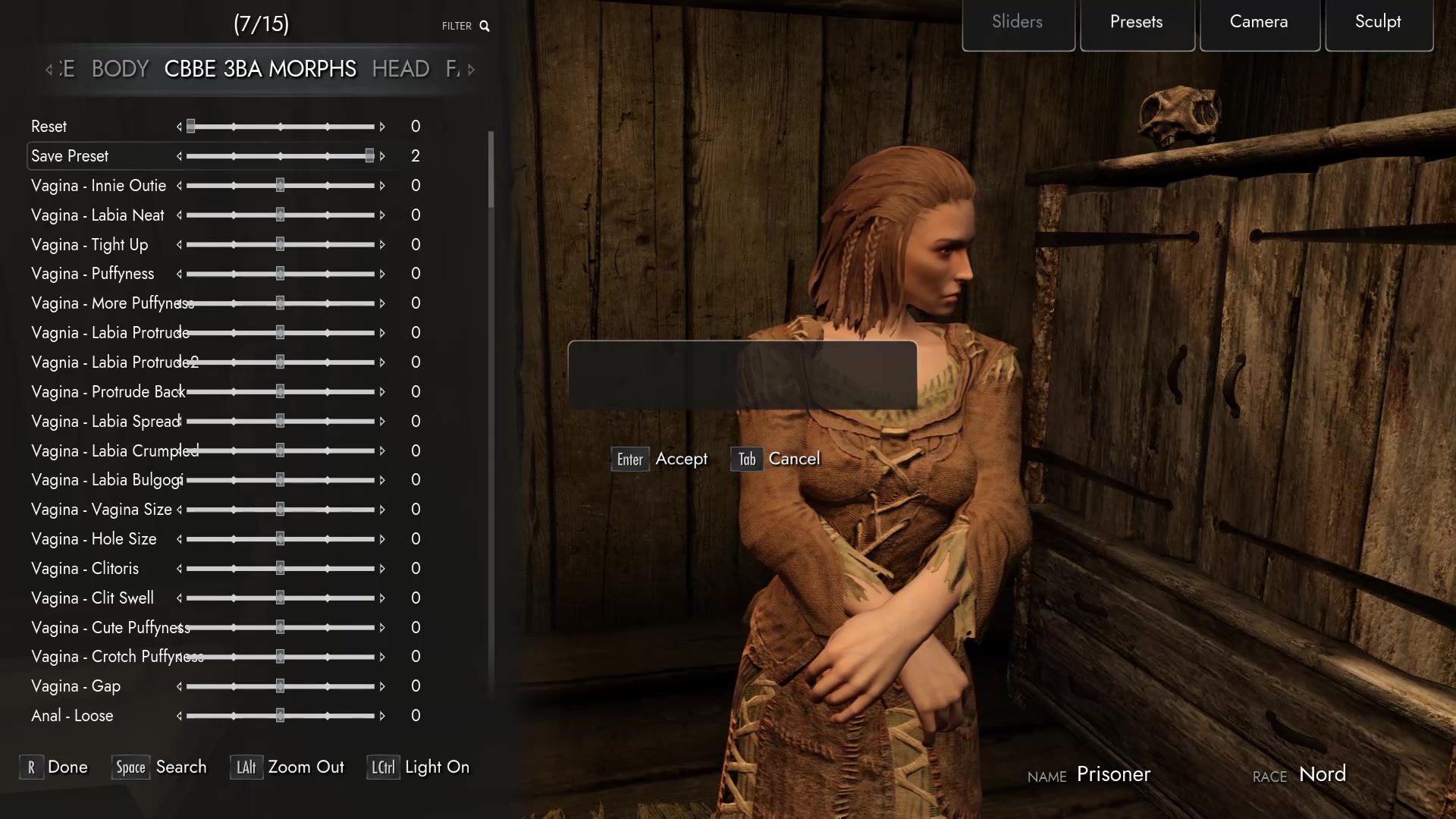Screen dimensions: 1456x819
Task: Select the Sculpt mode
Action: [1378, 22]
